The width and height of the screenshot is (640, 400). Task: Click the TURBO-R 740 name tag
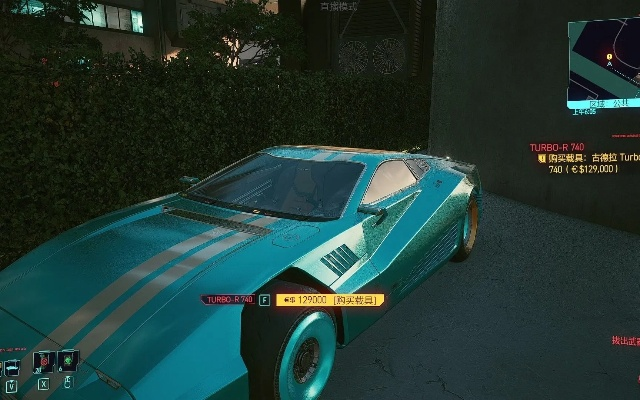(x=228, y=299)
